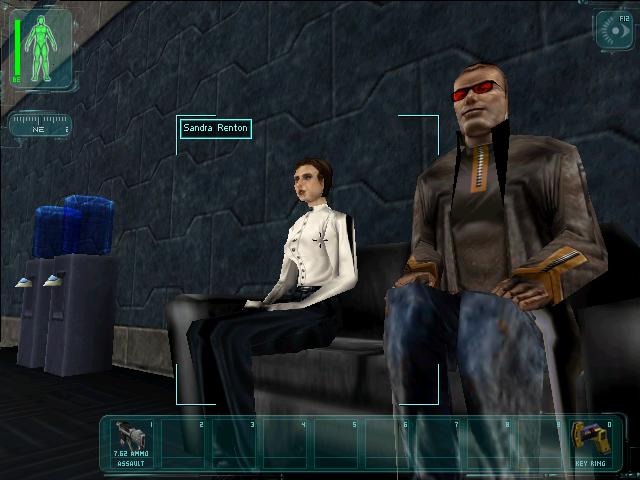Image resolution: width=640 pixels, height=480 pixels.
Task: Select the assault rifle belt slot
Action: pos(130,443)
